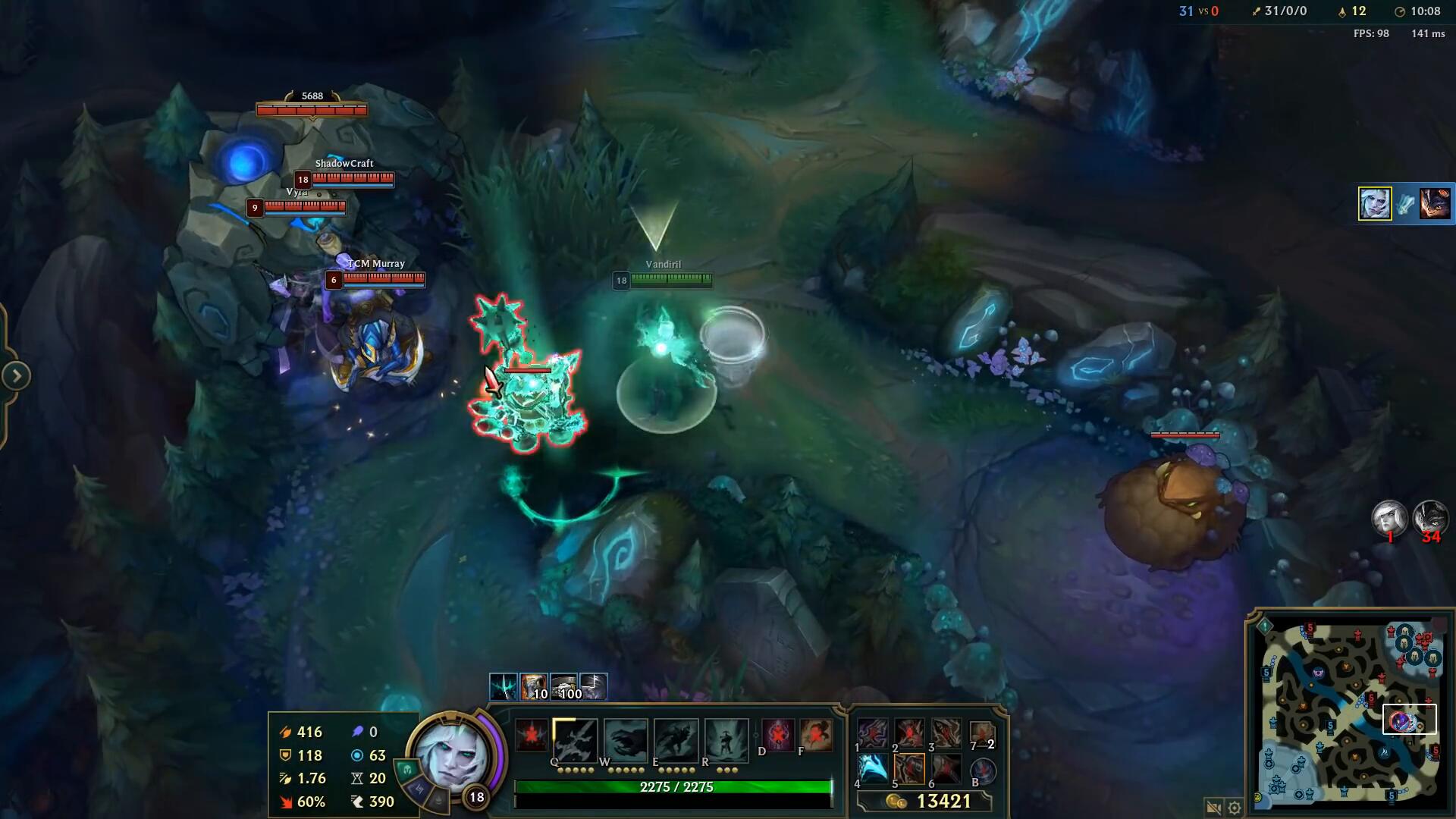The width and height of the screenshot is (1456, 819).
Task: Click Viego's champion portrait
Action: (453, 755)
